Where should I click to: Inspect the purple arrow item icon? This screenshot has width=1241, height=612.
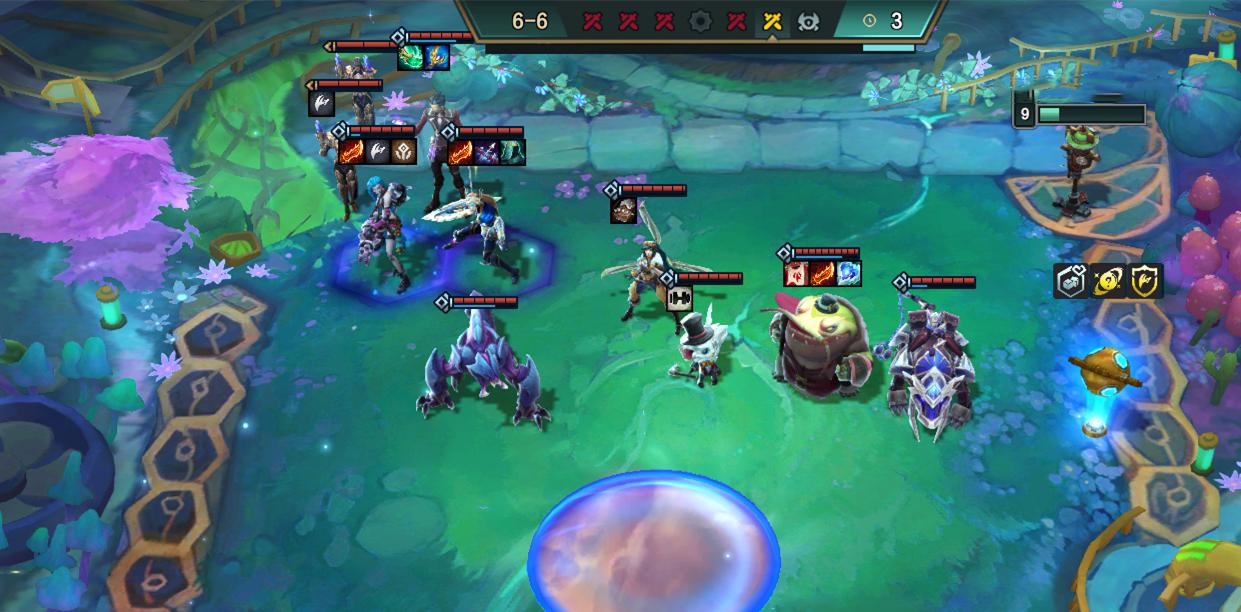pos(487,152)
